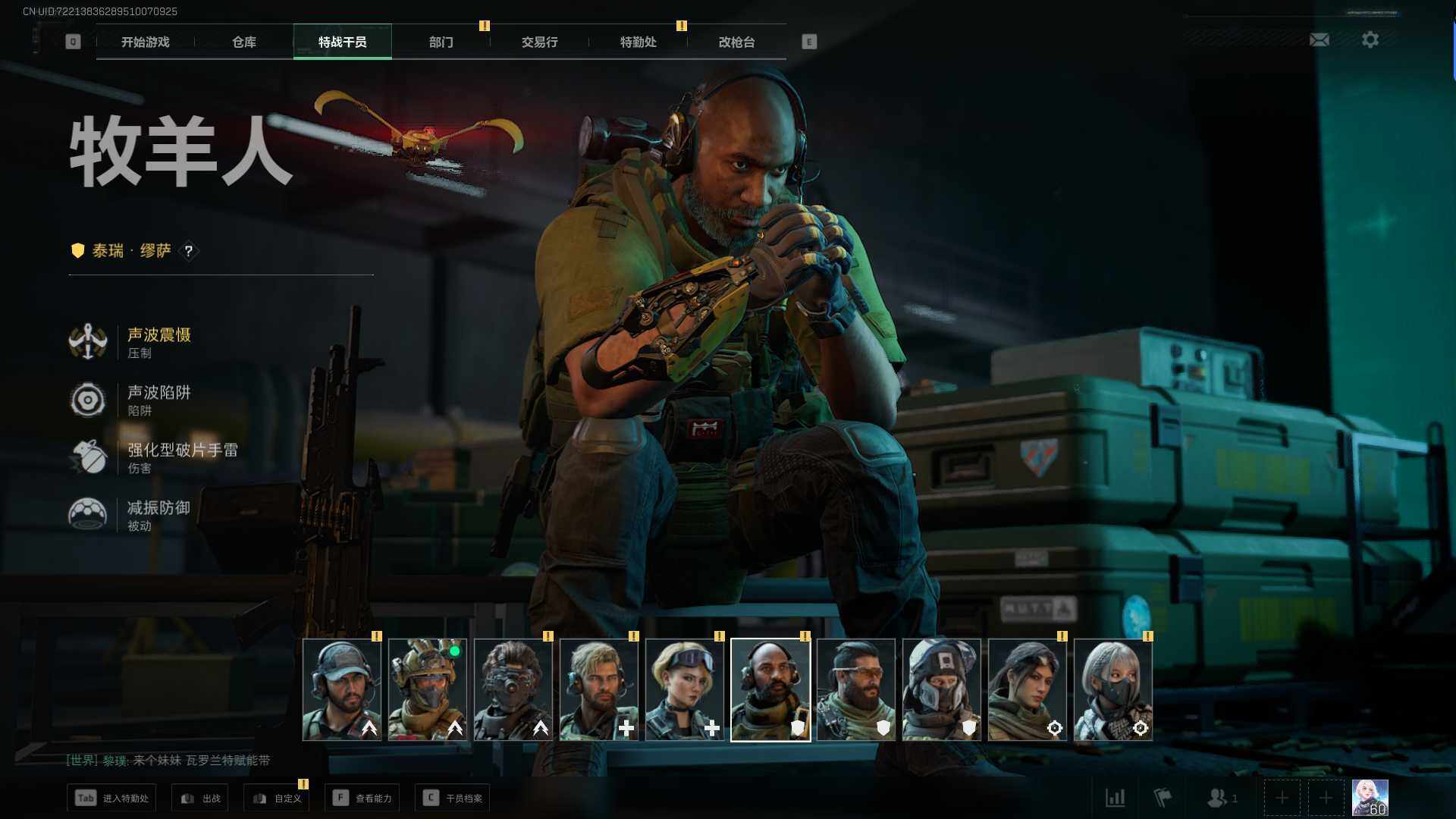Open the 干员档案 operator file

pyautogui.click(x=453, y=798)
